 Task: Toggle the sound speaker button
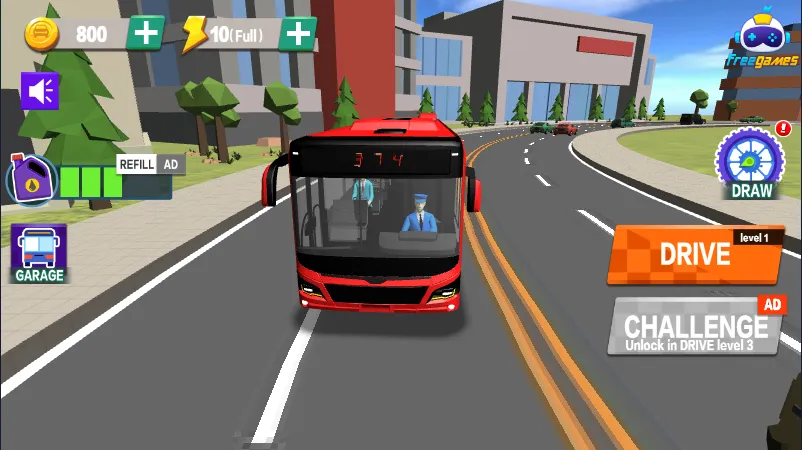point(40,91)
